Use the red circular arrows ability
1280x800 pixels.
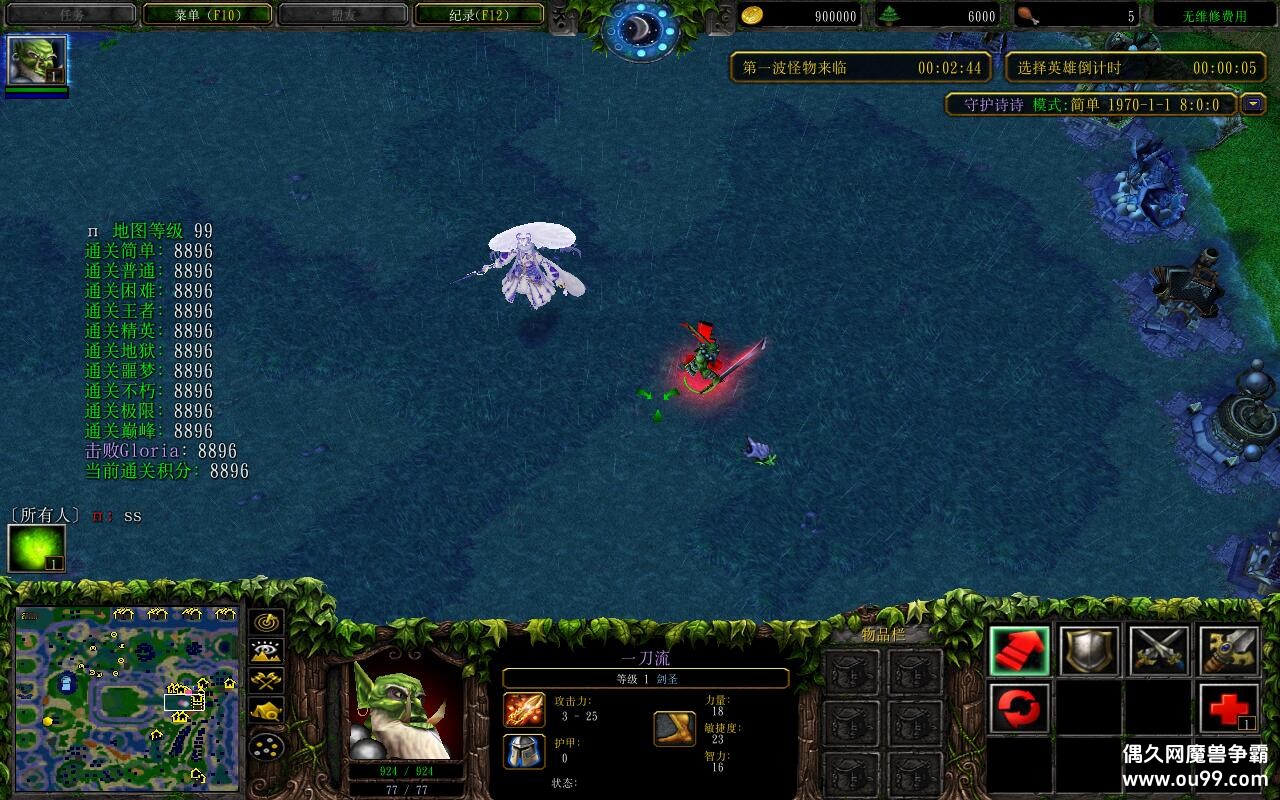pyautogui.click(x=1019, y=709)
